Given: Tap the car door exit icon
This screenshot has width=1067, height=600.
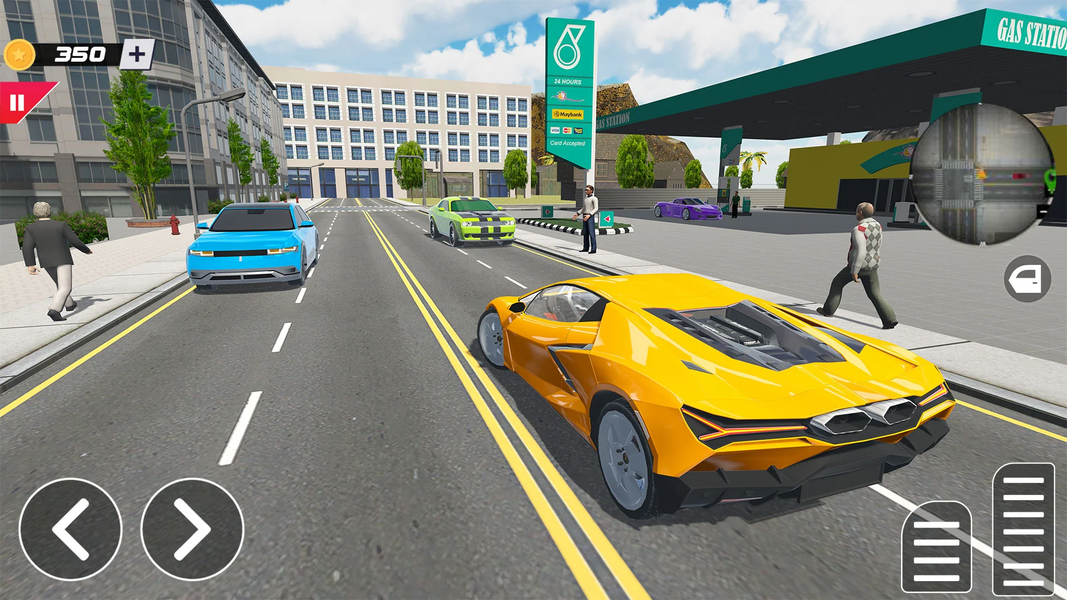Looking at the screenshot, I should (1027, 279).
